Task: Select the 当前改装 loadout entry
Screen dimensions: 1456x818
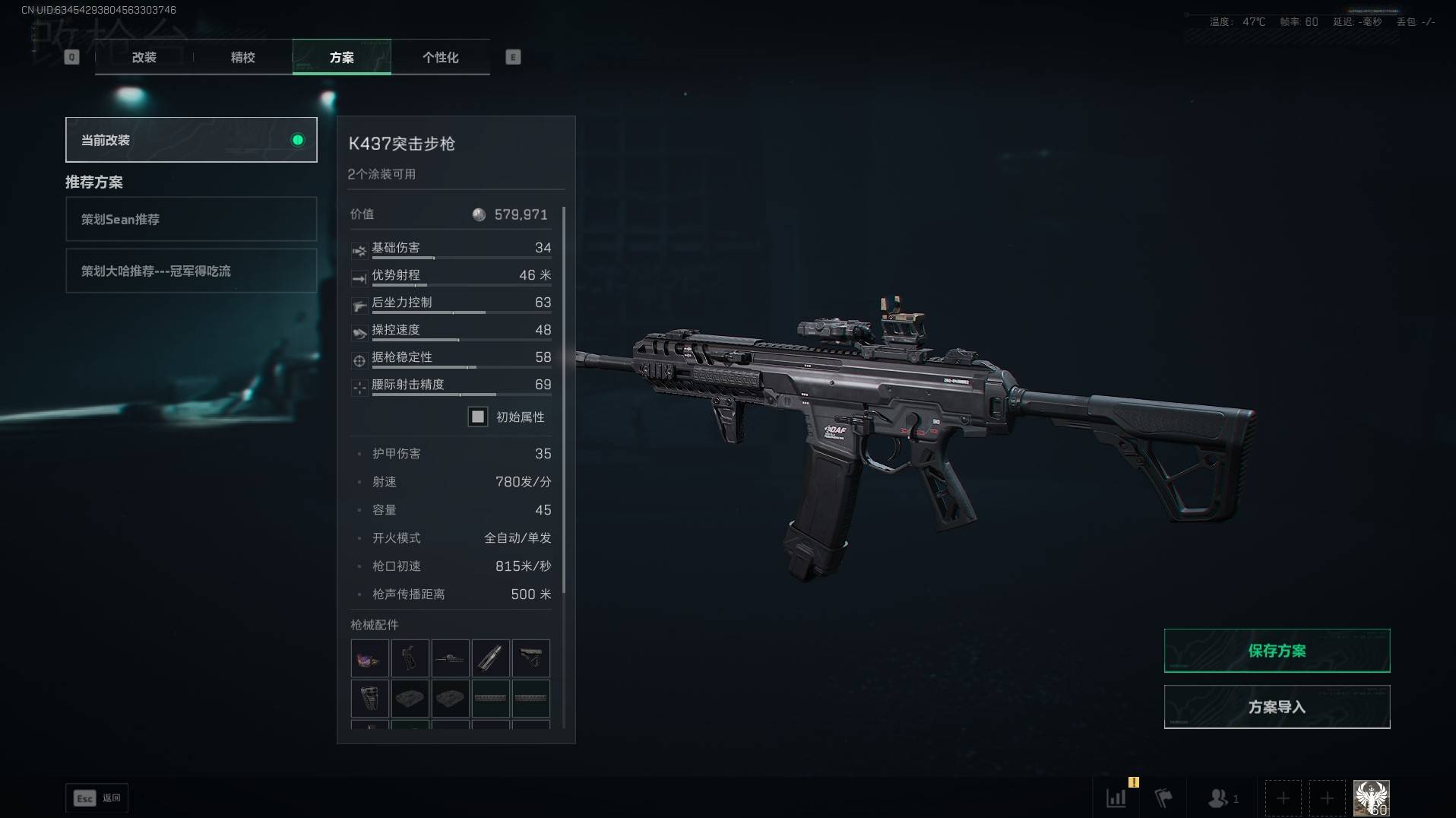Action: pos(191,140)
